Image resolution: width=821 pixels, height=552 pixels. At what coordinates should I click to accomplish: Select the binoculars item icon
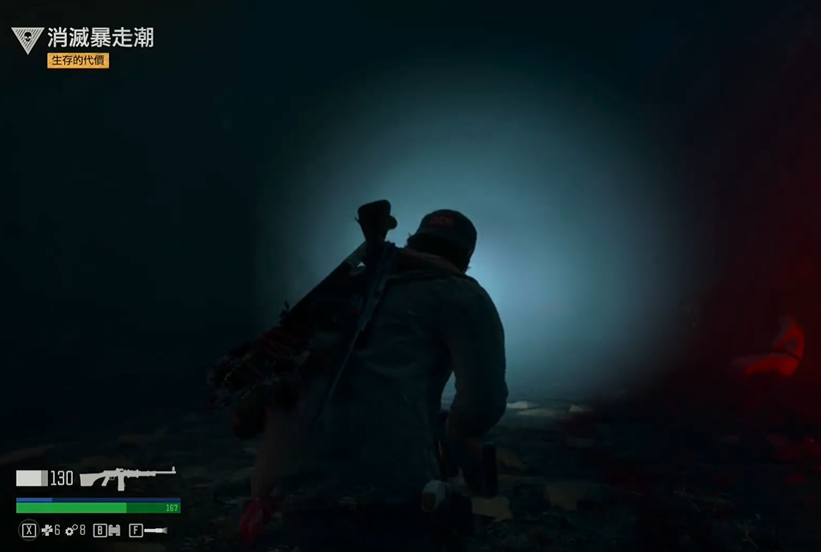click(x=114, y=530)
